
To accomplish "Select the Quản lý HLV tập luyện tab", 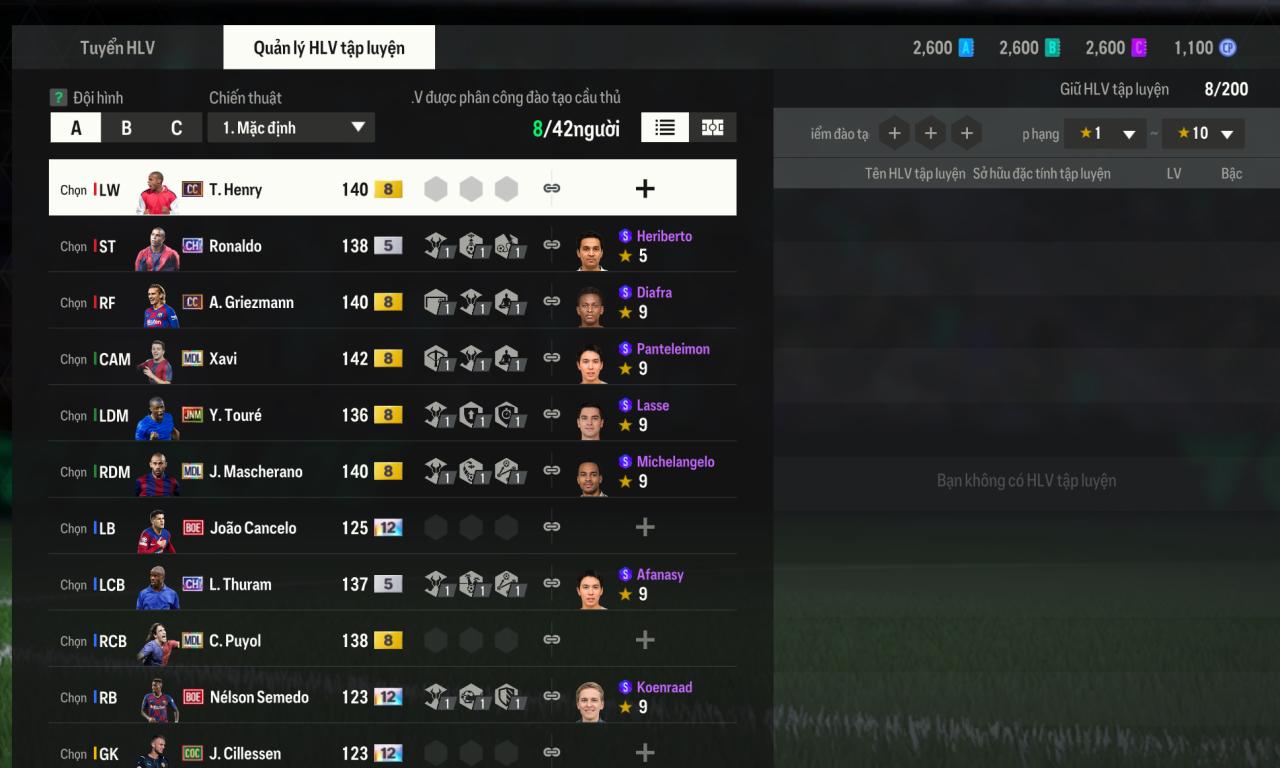I will tap(329, 48).
